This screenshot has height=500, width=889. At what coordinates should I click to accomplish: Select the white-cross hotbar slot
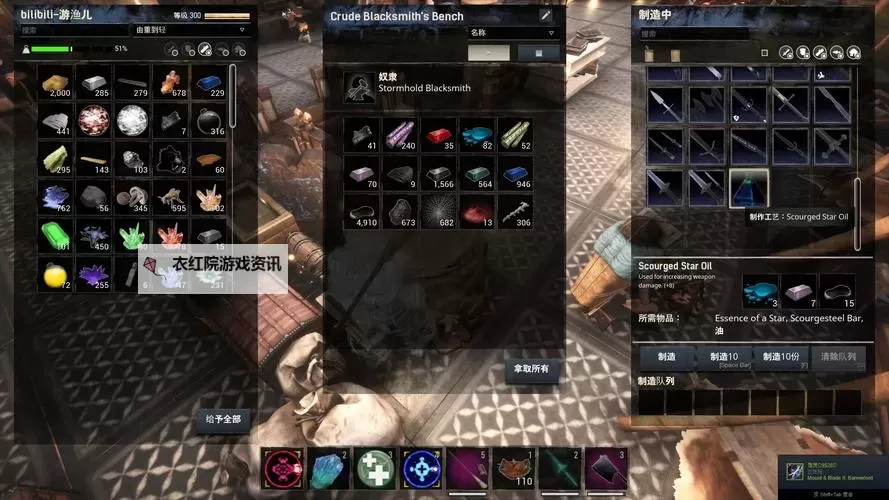click(x=372, y=468)
